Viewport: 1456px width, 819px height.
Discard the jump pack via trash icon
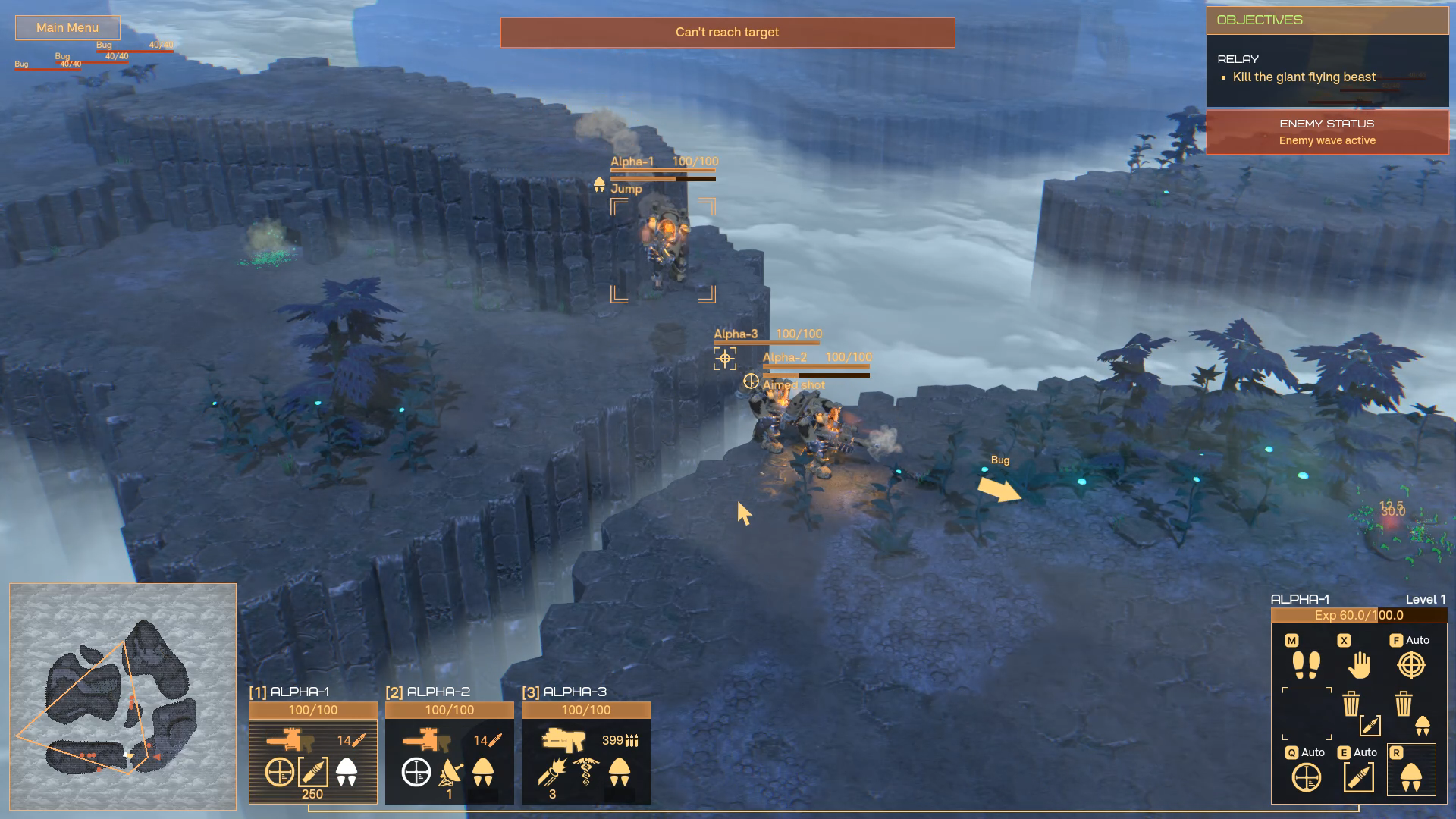[1404, 704]
